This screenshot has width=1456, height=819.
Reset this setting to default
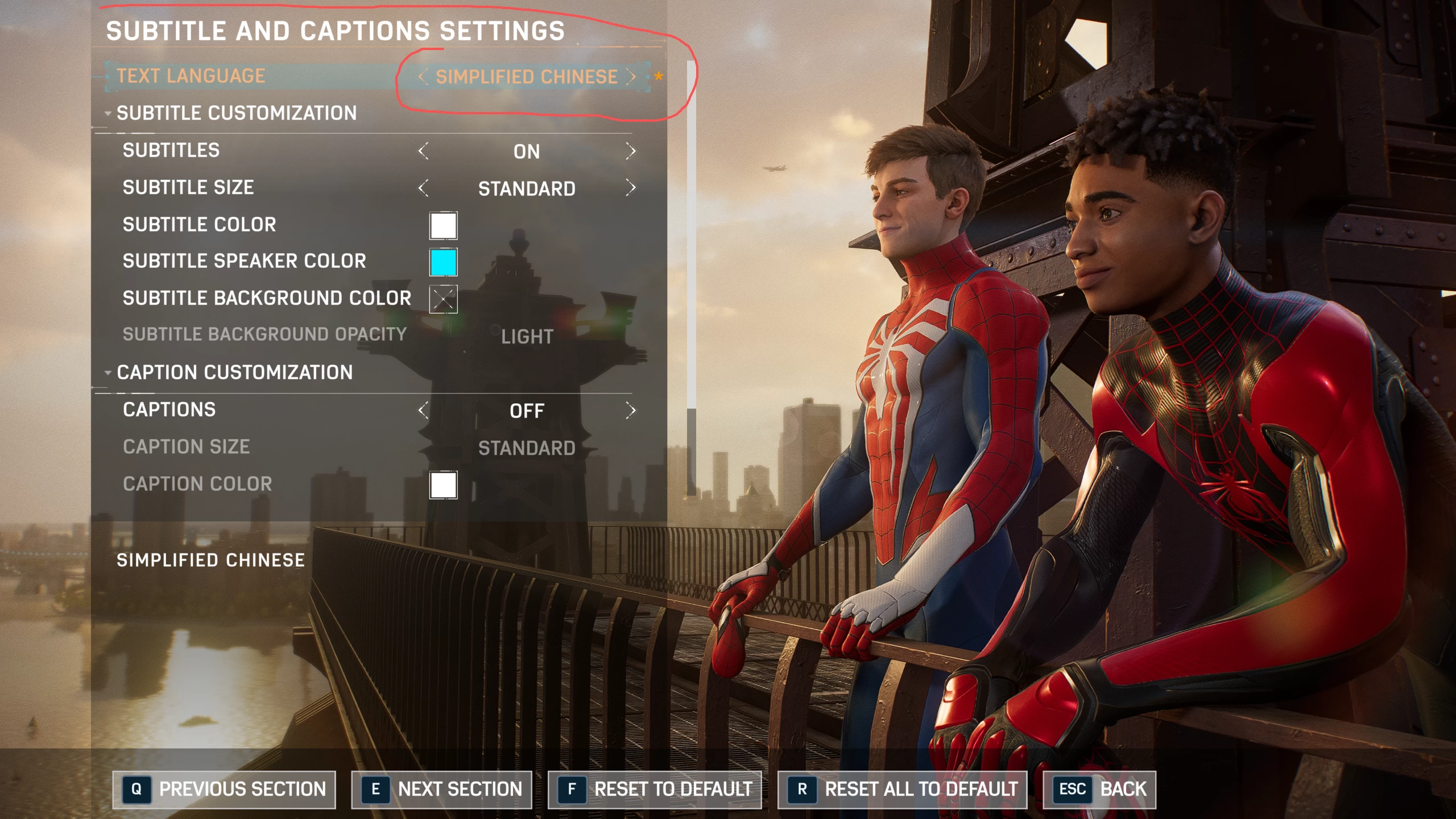pos(655,789)
